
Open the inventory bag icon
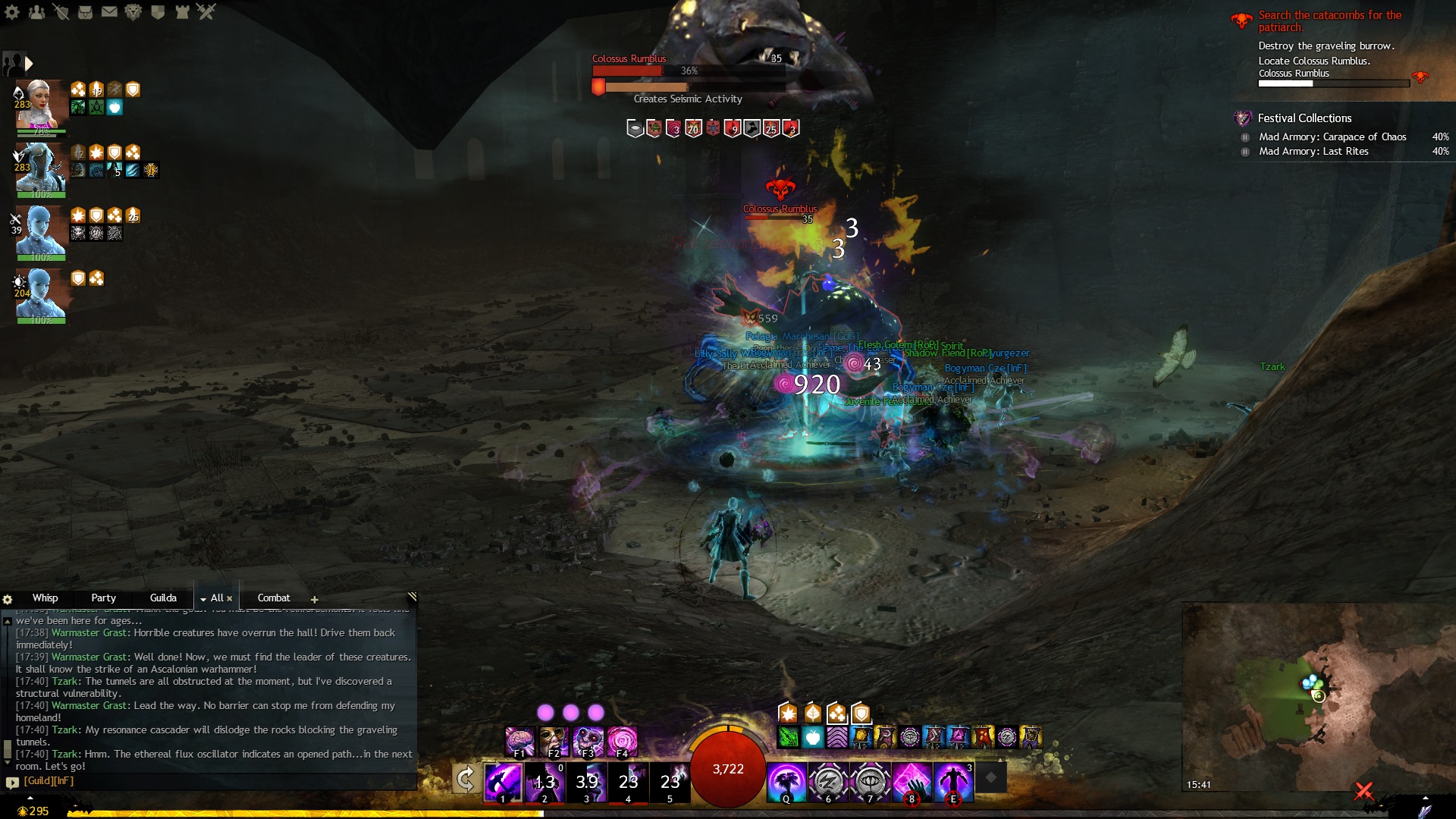coord(85,12)
